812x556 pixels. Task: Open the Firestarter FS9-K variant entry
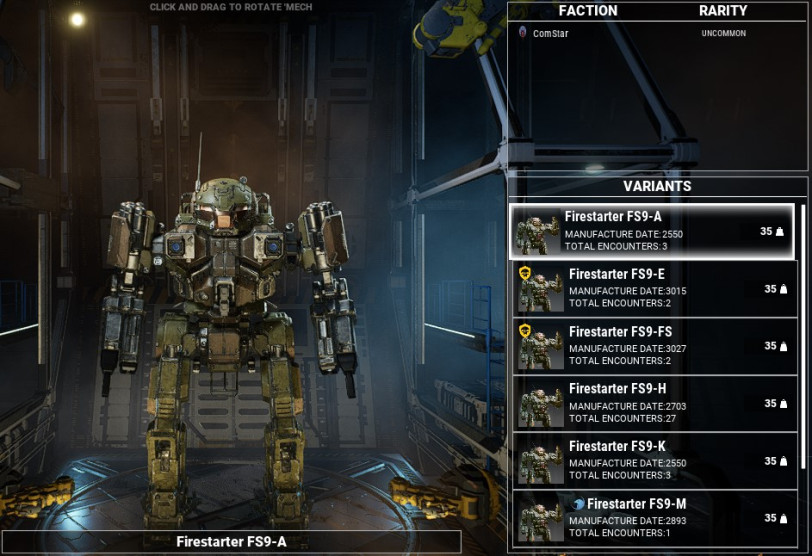click(x=655, y=461)
